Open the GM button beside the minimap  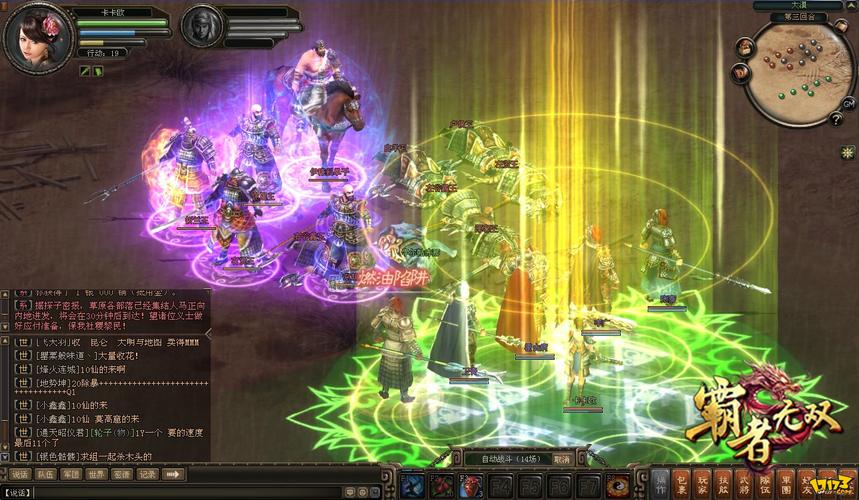(x=848, y=104)
